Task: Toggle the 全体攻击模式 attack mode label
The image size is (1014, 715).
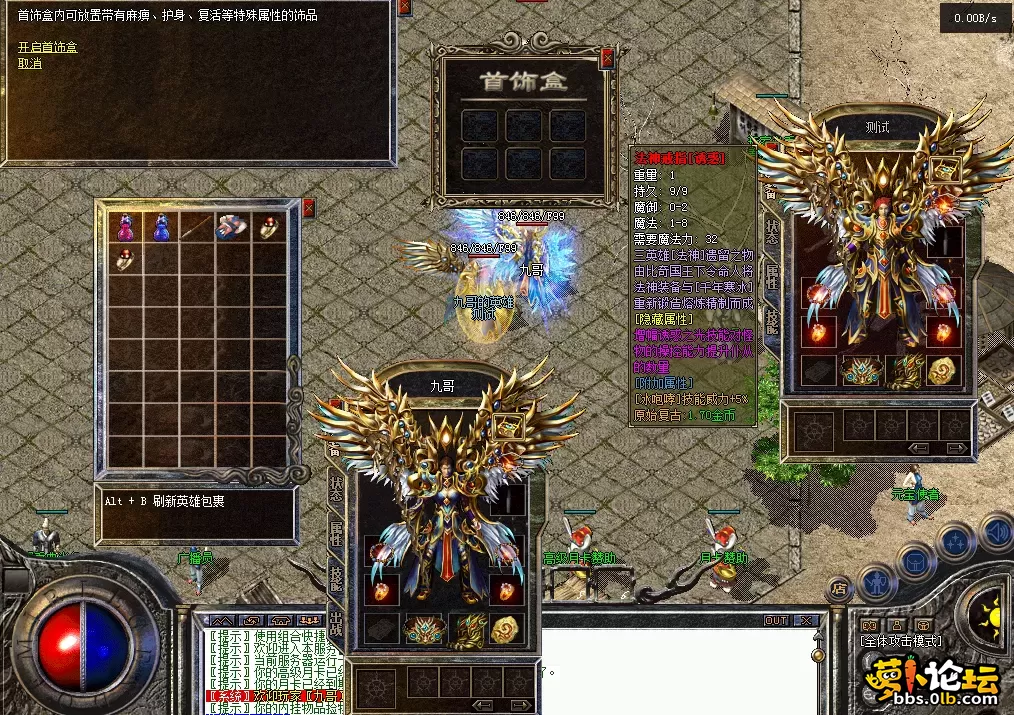Action: 901,641
